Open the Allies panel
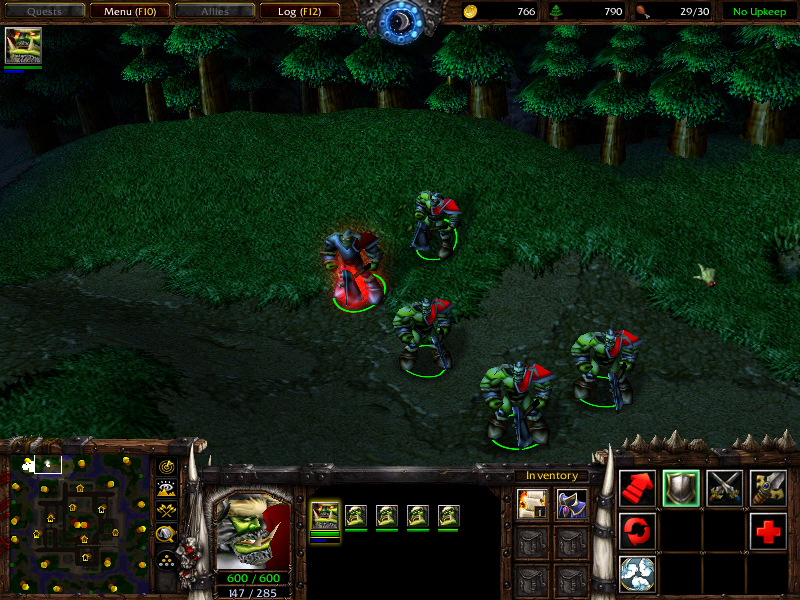Image resolution: width=800 pixels, height=600 pixels. pos(214,12)
